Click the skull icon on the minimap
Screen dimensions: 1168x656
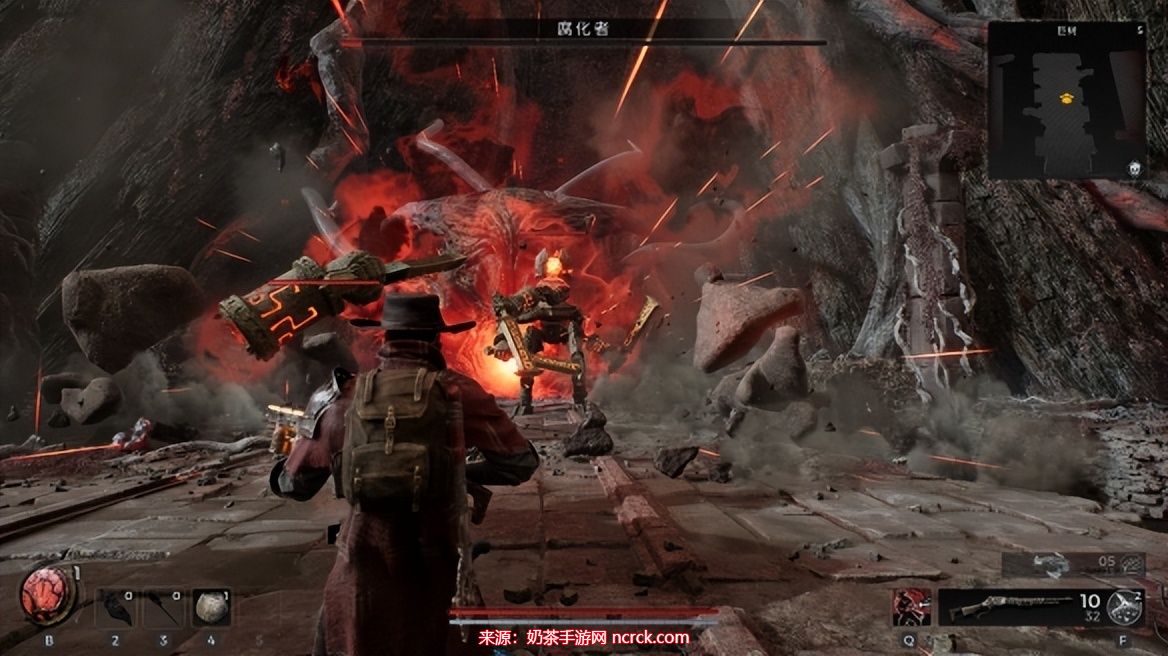[x=1136, y=169]
